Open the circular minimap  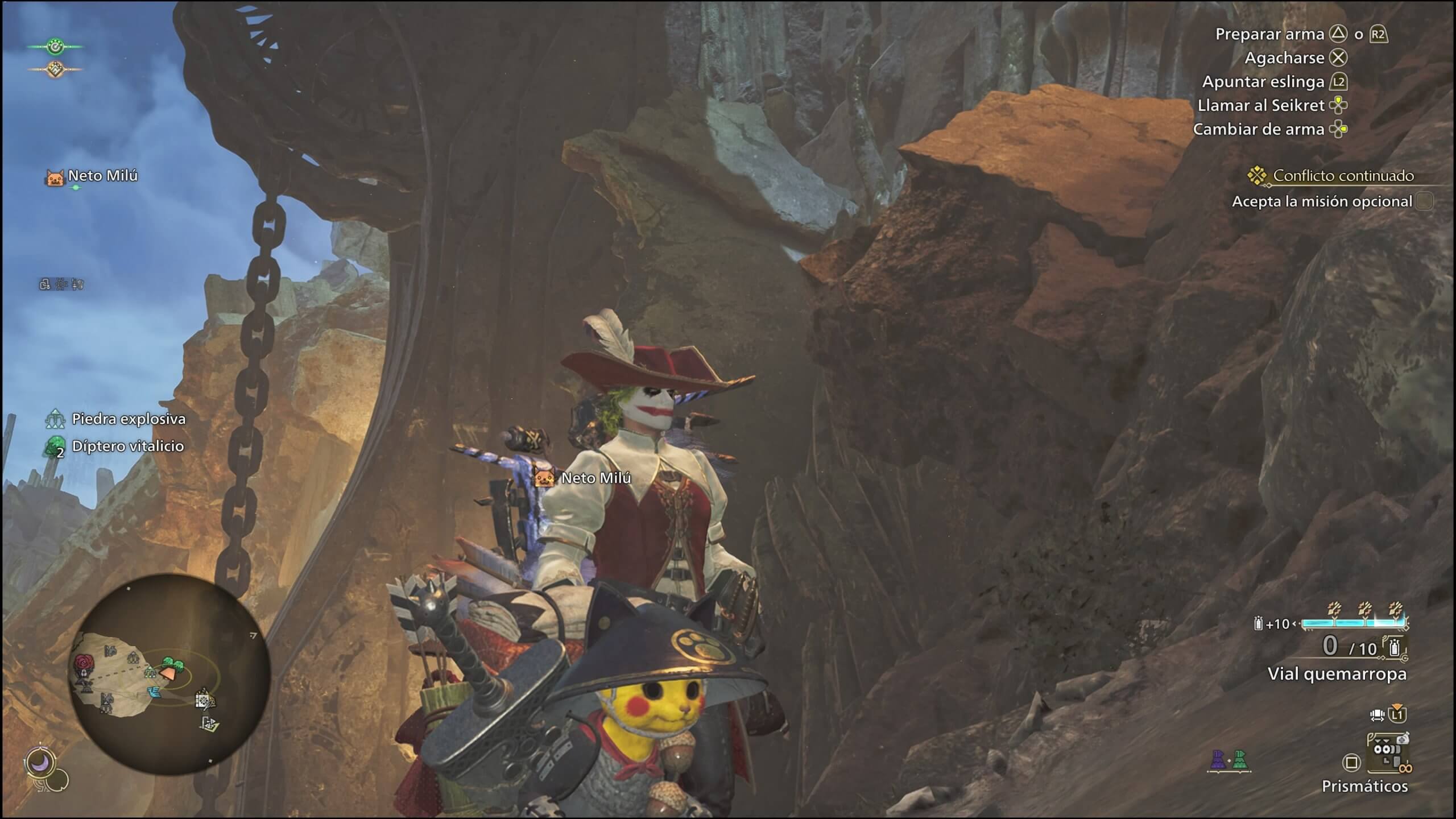[x=169, y=673]
